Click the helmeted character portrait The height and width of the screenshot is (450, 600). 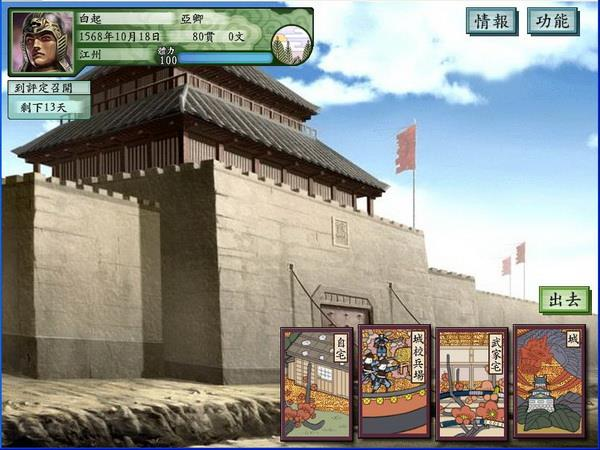click(x=43, y=42)
